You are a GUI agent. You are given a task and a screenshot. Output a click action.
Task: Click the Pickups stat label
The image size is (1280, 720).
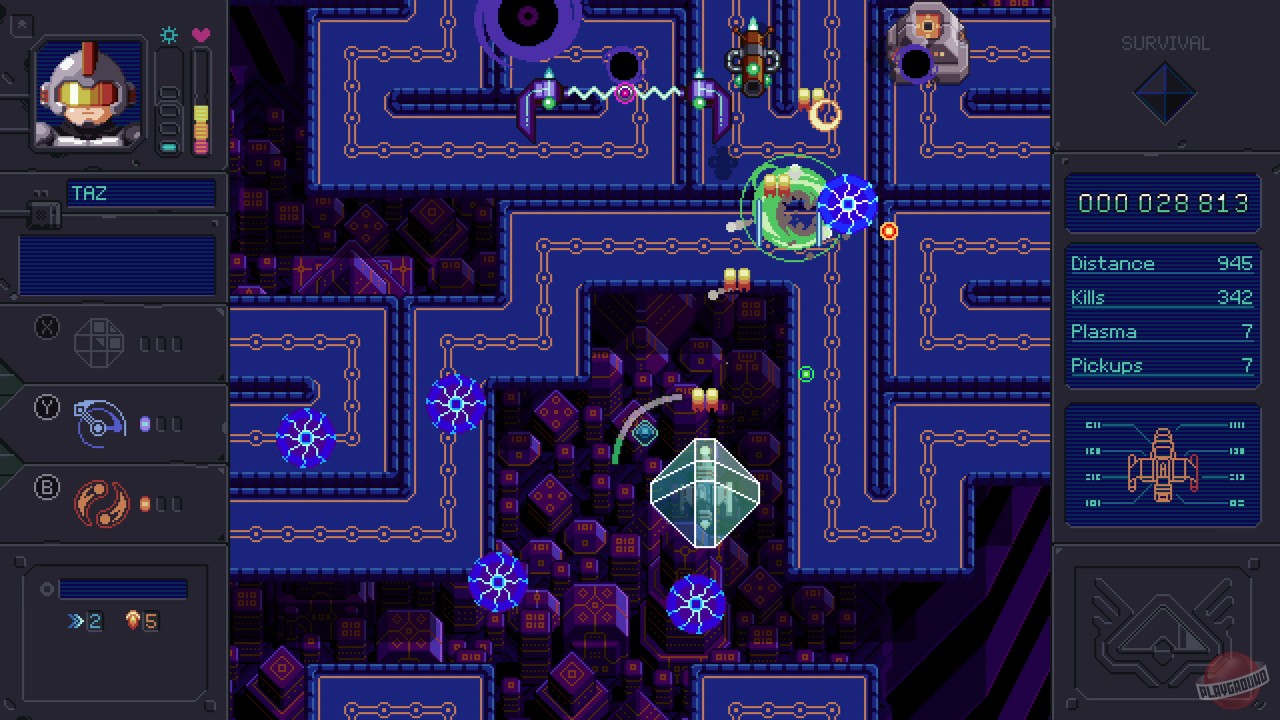(x=1107, y=365)
